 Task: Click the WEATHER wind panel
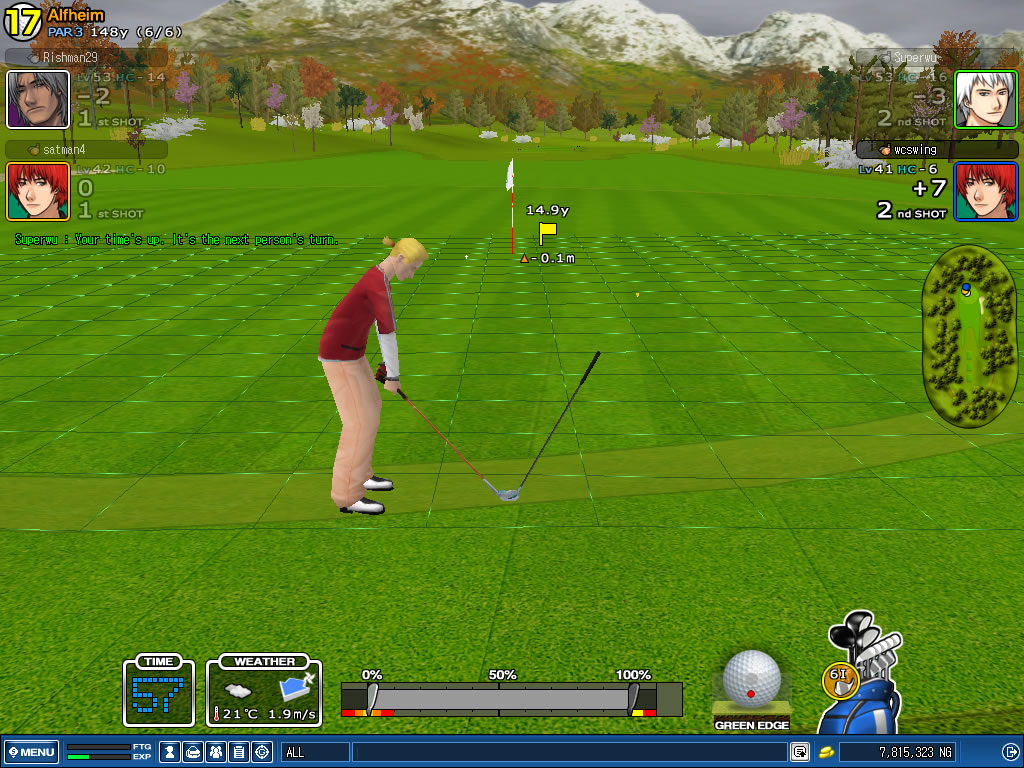pyautogui.click(x=264, y=691)
